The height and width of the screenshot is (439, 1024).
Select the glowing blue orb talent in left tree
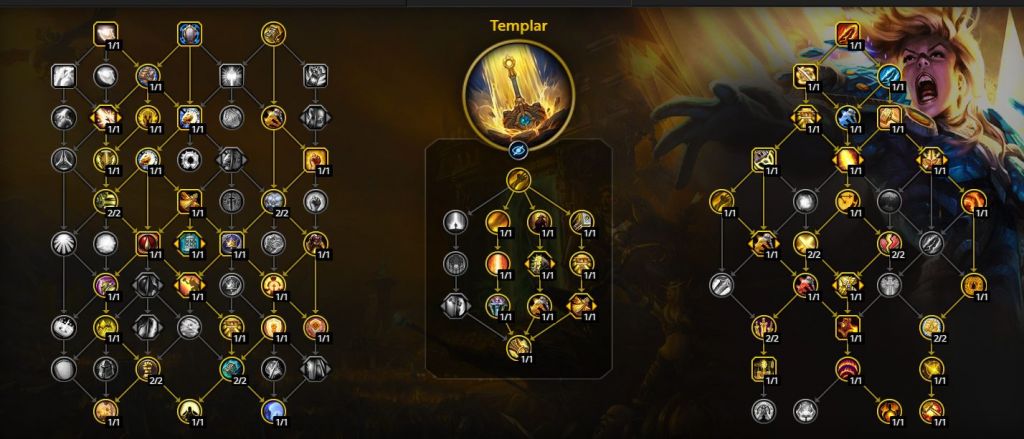(273, 409)
